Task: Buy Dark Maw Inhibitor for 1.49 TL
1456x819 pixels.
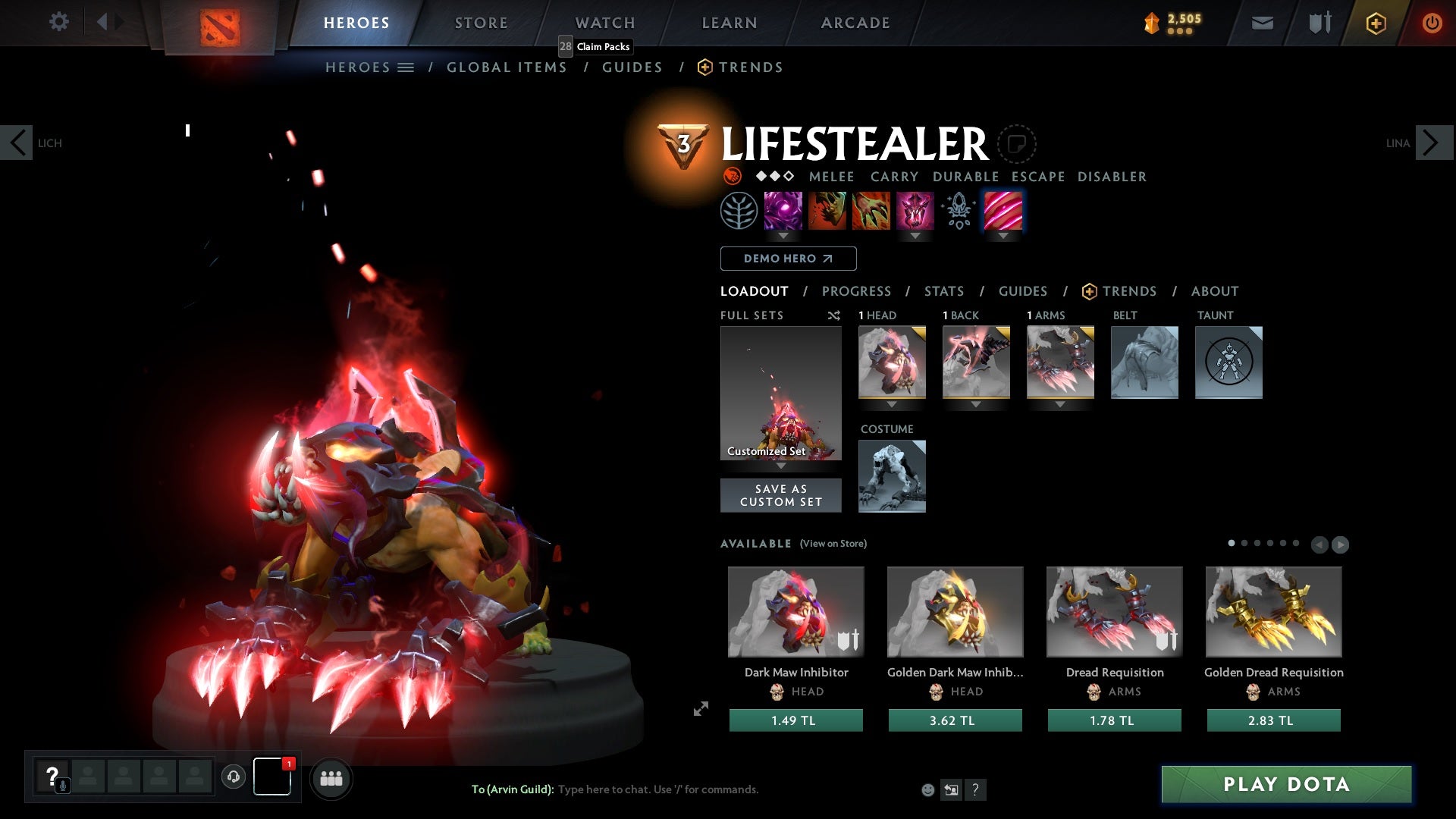Action: 795,720
